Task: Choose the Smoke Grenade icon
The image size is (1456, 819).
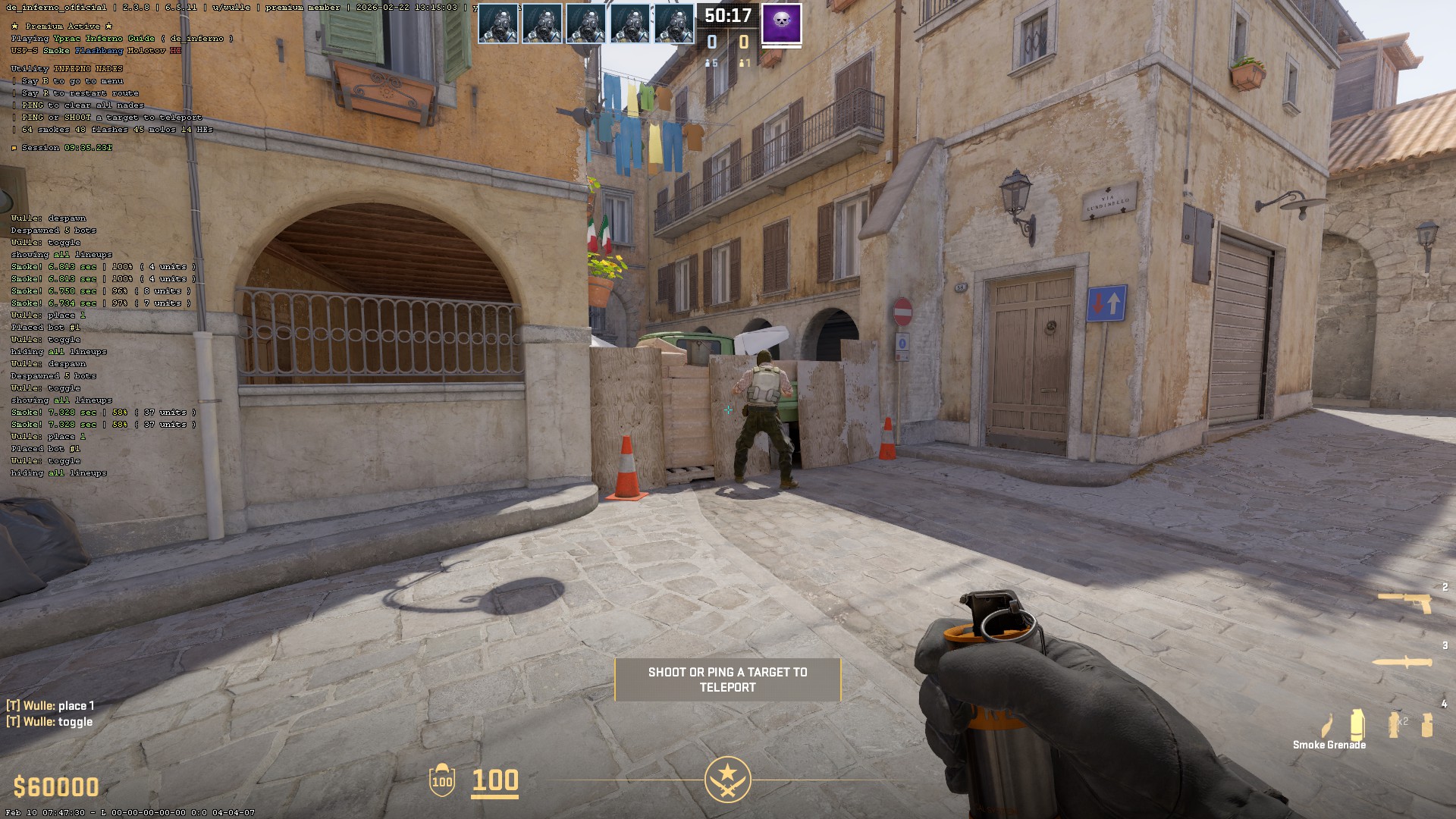Action: coord(1357,724)
